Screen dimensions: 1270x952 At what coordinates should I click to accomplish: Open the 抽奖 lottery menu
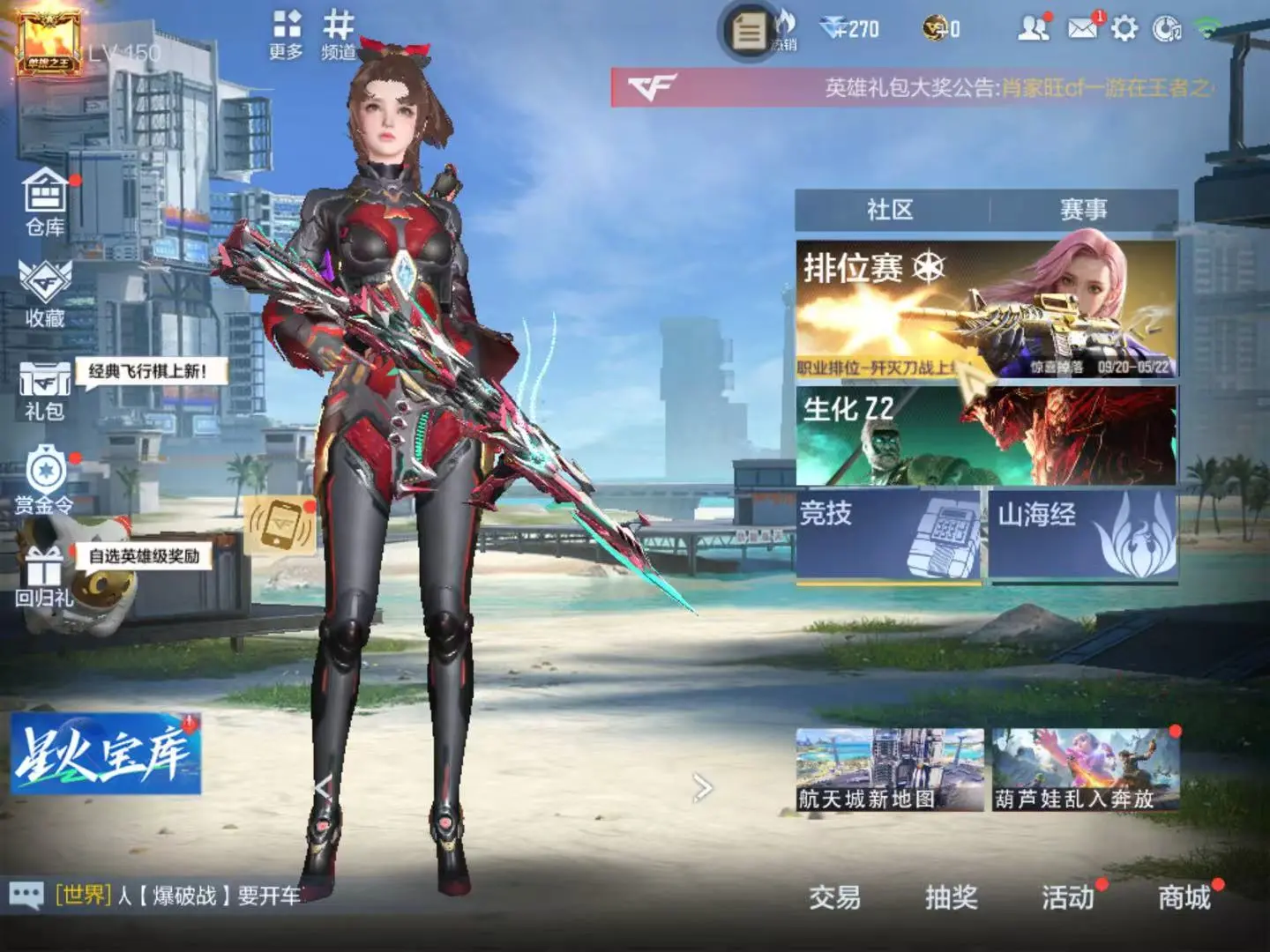[951, 897]
